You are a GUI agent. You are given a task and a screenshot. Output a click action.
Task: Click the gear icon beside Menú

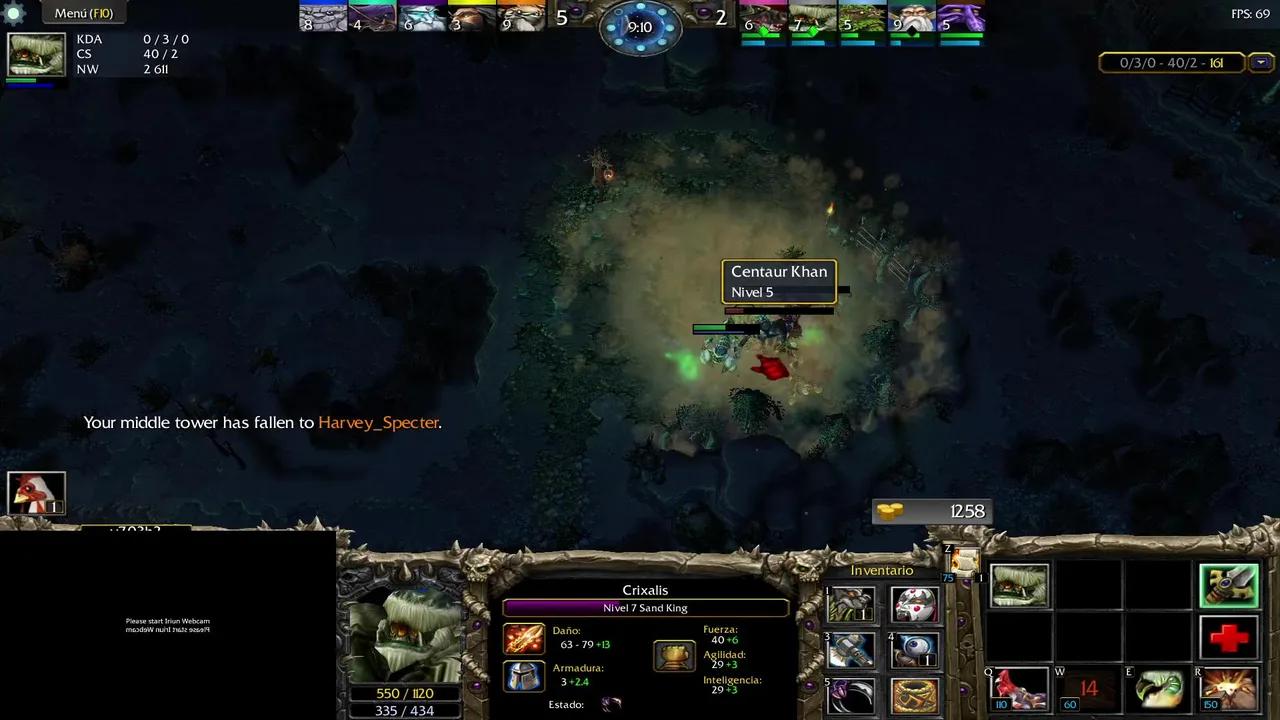tap(14, 13)
